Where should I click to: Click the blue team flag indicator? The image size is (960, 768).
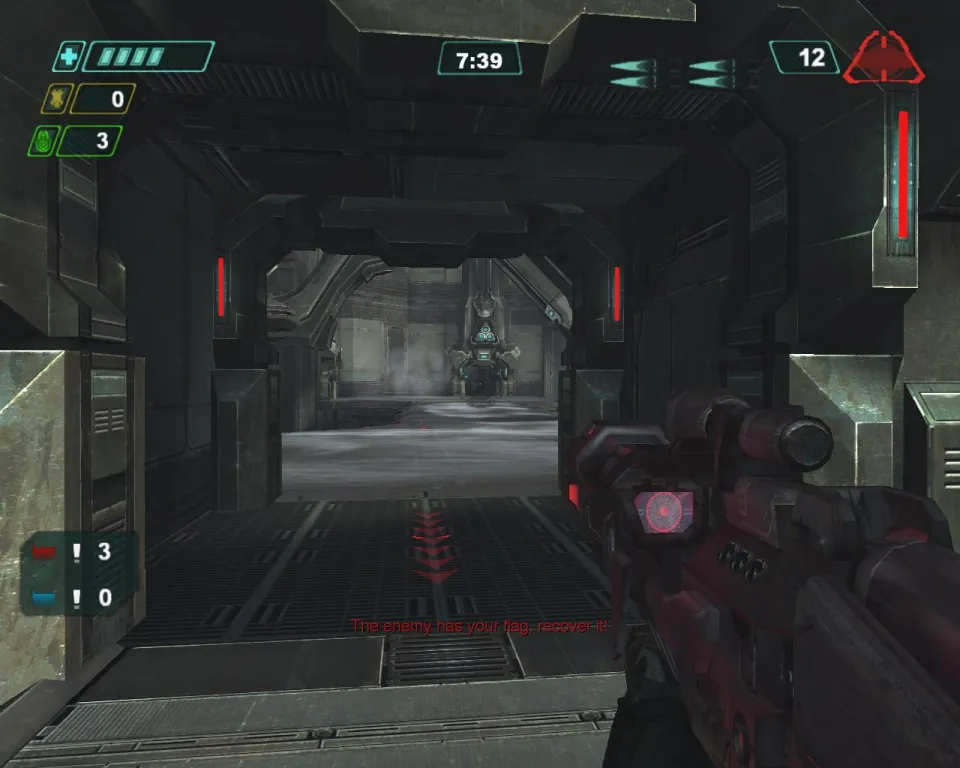46,598
